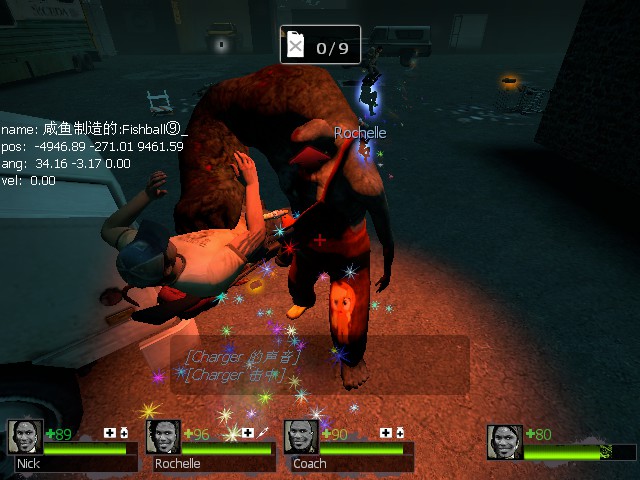Image resolution: width=640 pixels, height=480 pixels.
Task: Select Nick's teammate portrait
Action: pyautogui.click(x=25, y=437)
